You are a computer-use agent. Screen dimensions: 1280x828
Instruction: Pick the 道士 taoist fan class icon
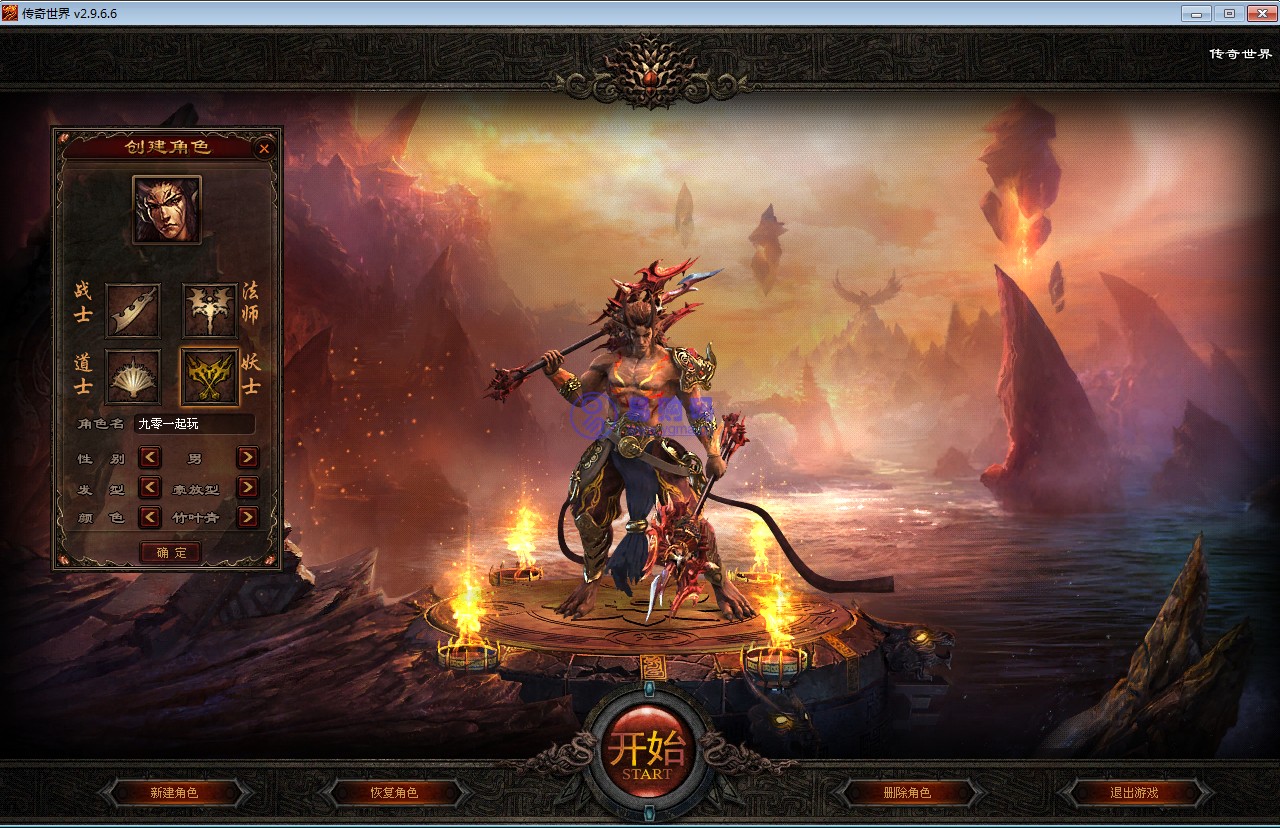[133, 377]
